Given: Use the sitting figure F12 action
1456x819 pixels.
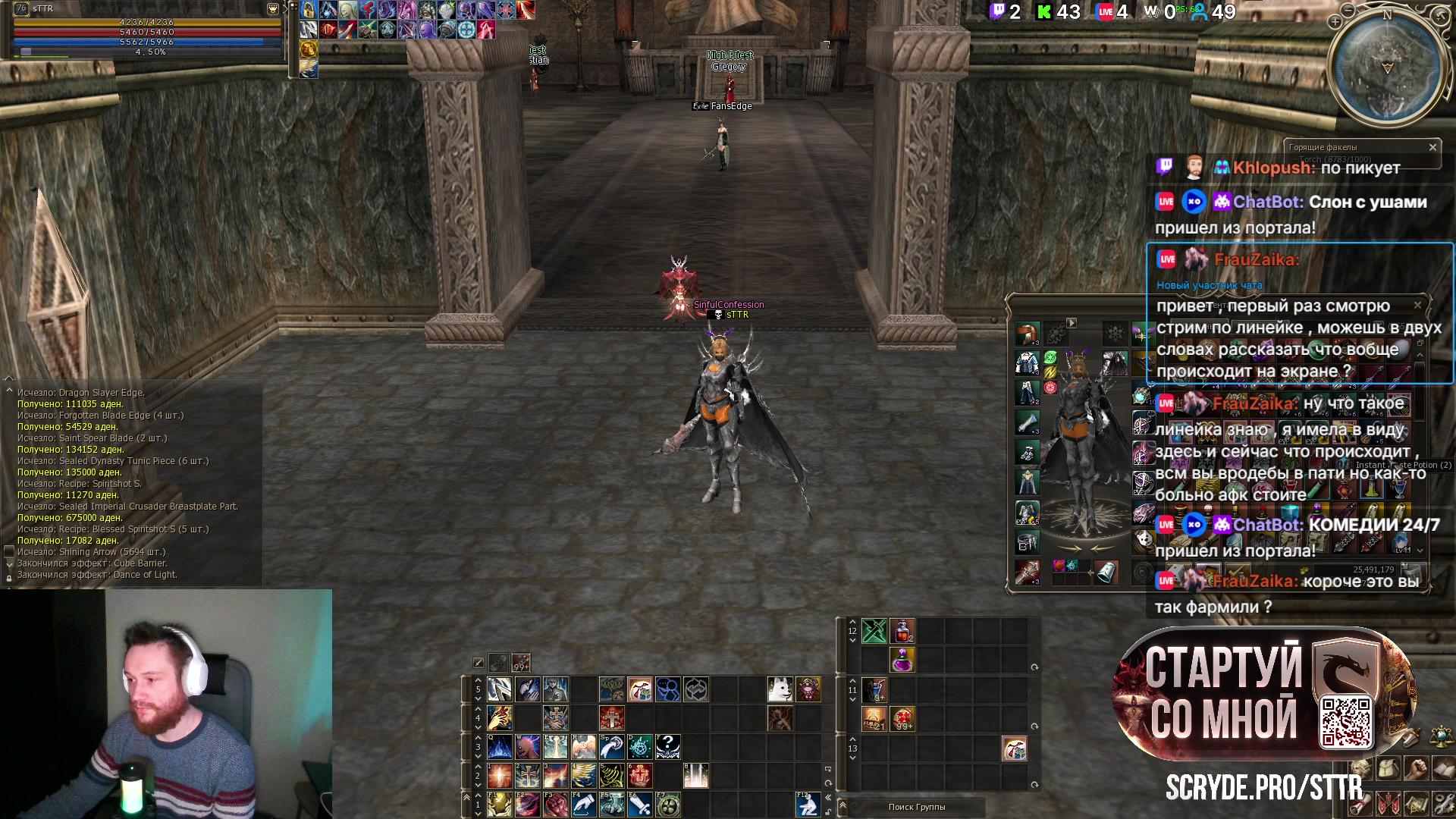Looking at the screenshot, I should pos(807,804).
